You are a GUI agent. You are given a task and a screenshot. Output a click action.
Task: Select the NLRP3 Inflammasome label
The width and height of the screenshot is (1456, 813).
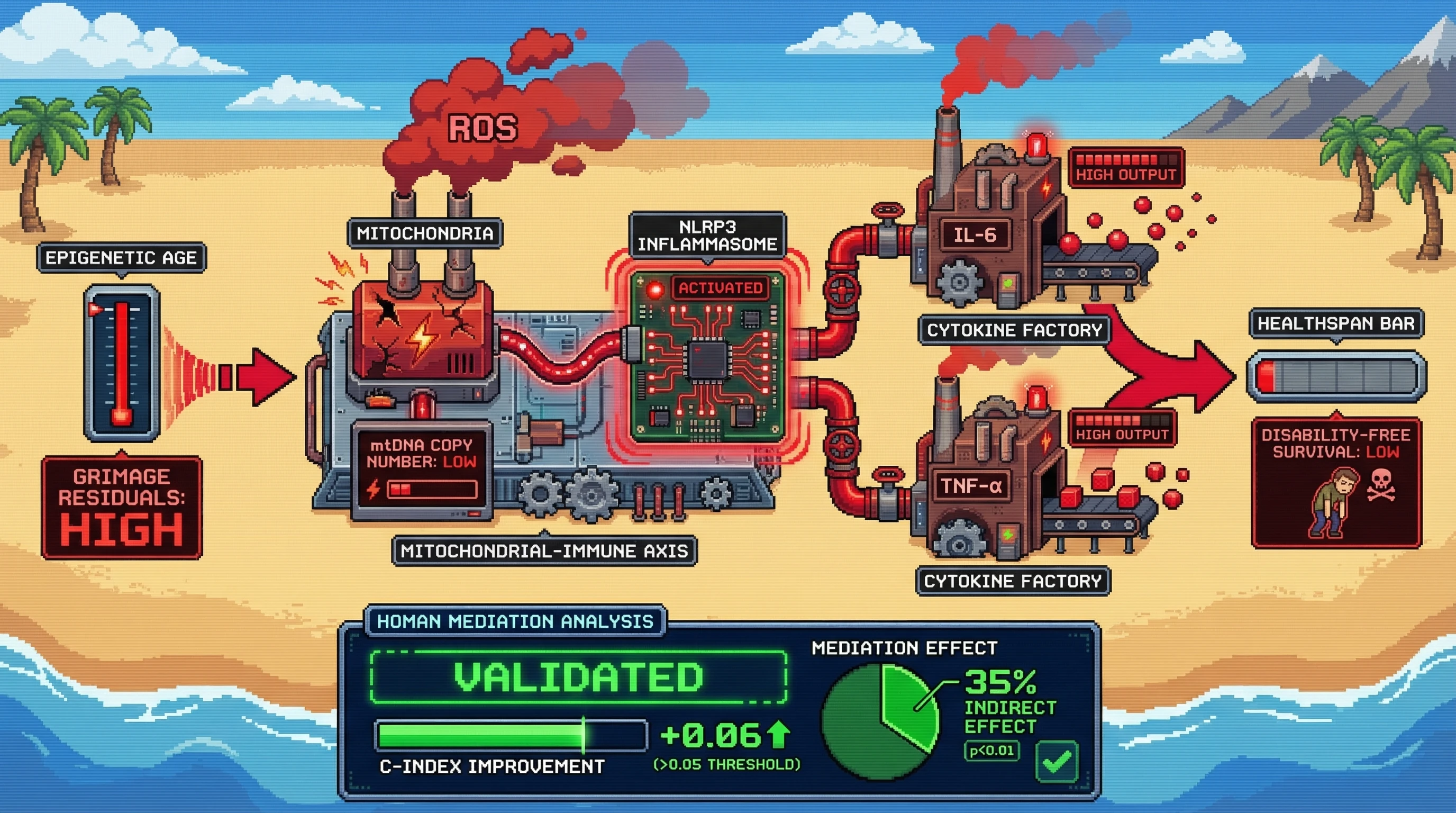(707, 236)
